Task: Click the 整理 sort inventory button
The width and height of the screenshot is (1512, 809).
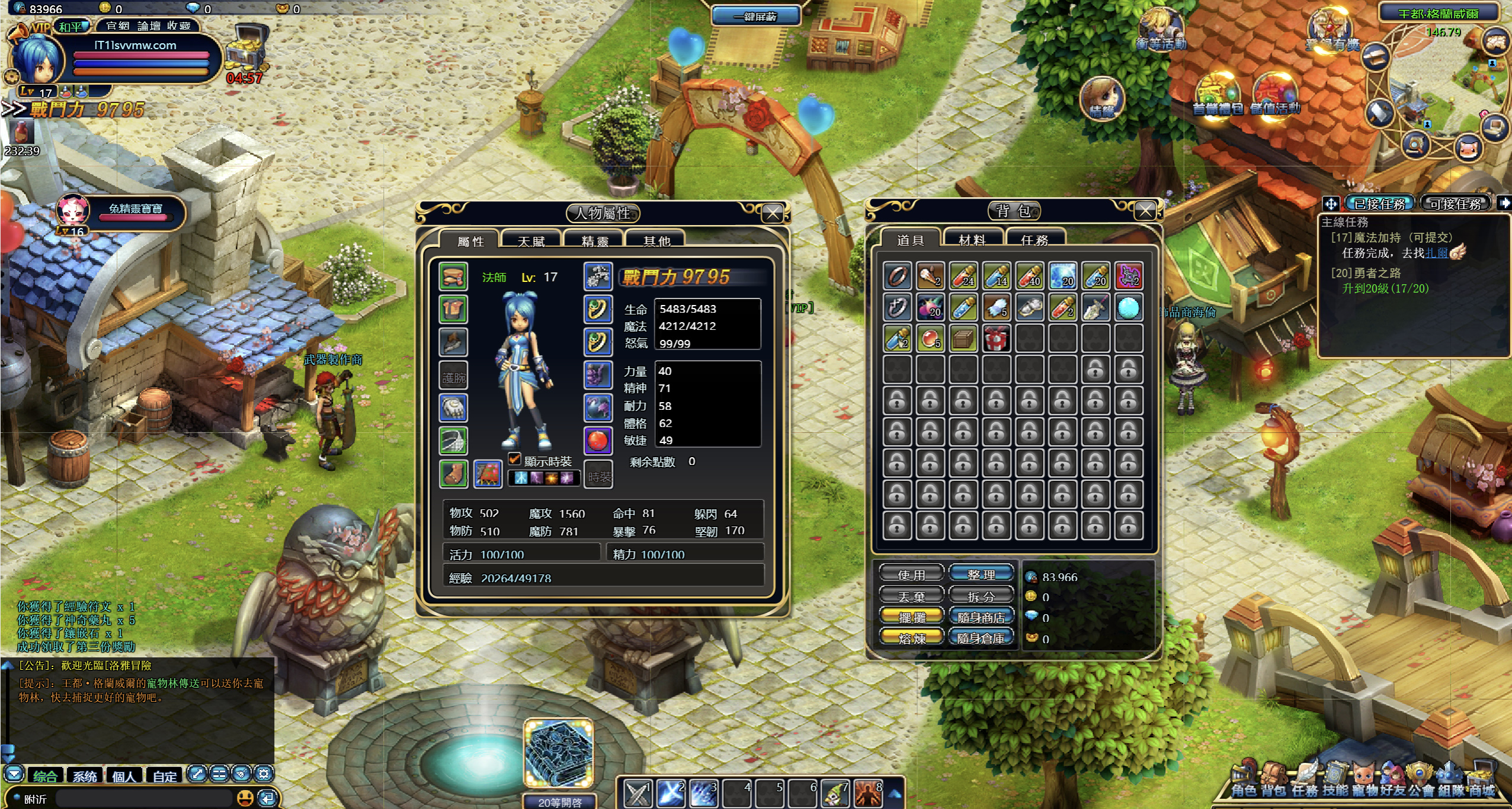Action: (x=981, y=574)
